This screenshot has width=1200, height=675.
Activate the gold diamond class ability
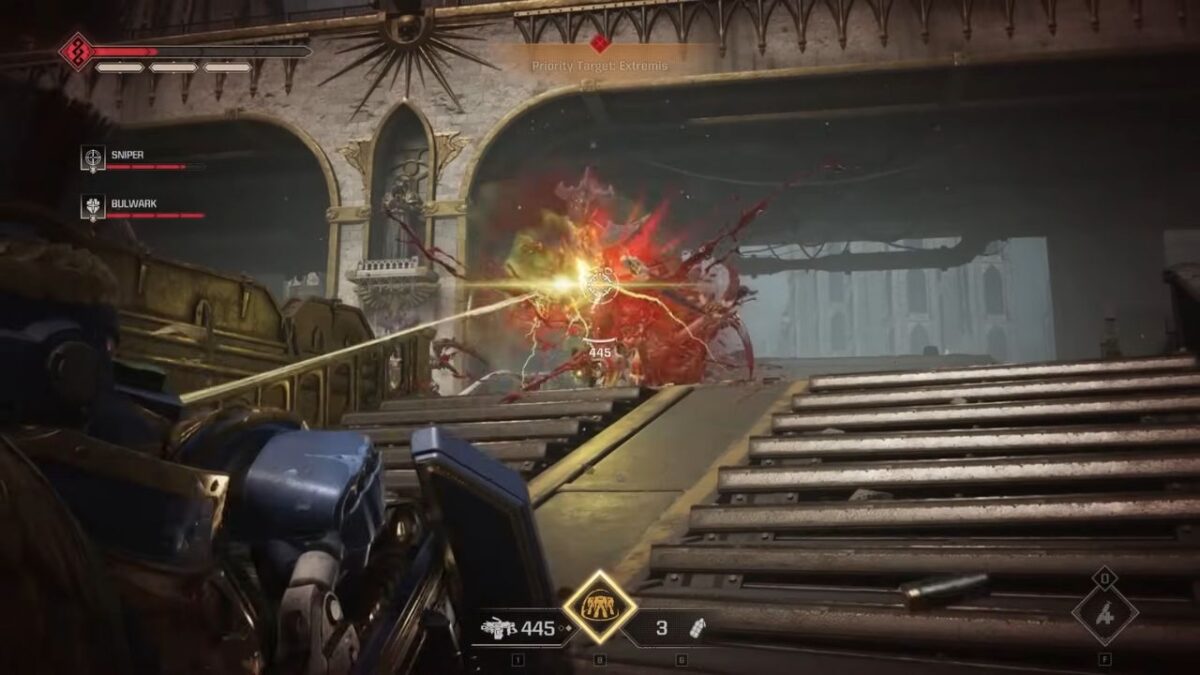[599, 607]
